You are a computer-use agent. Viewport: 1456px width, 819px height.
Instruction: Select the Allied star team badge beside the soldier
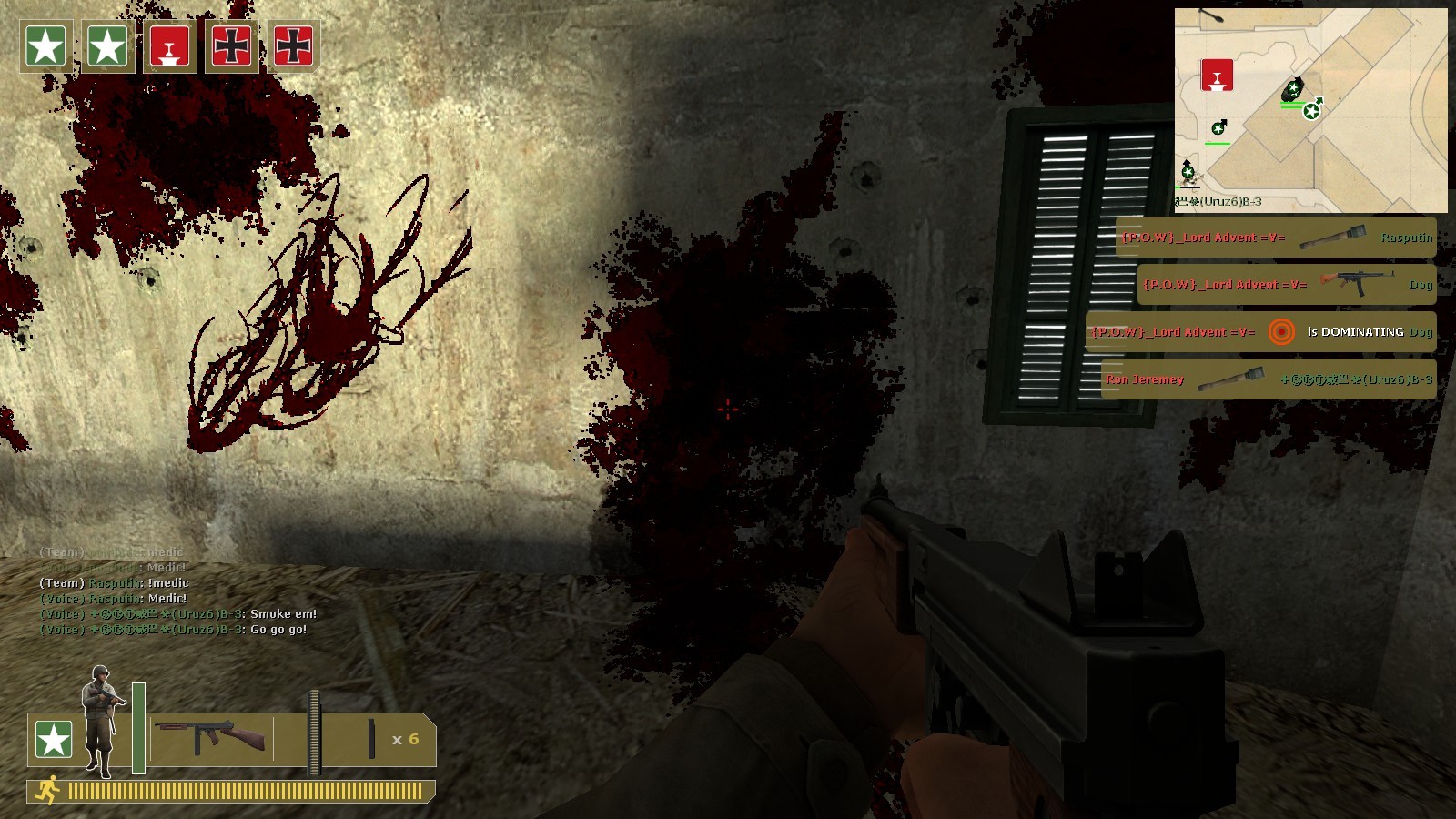click(53, 739)
